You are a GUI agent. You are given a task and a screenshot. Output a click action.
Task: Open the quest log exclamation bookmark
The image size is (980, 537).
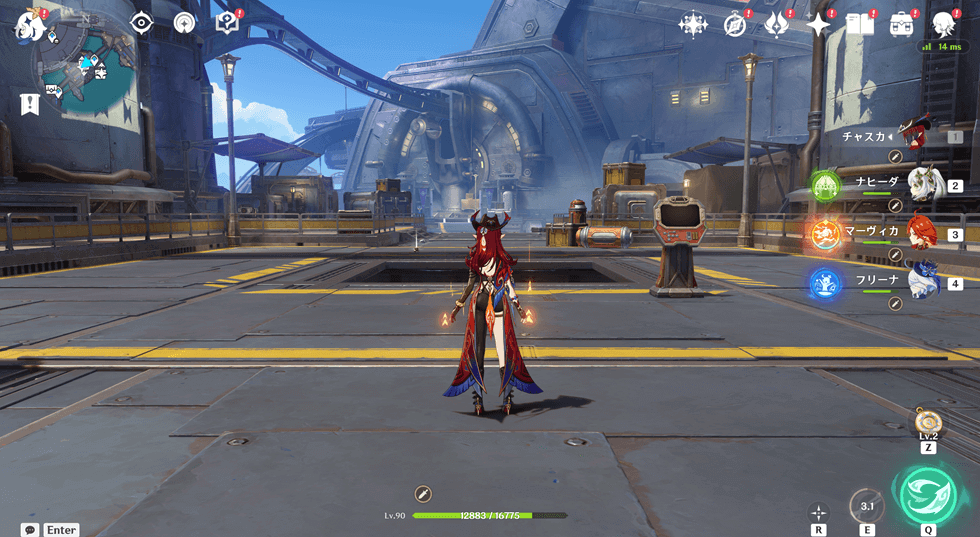(29, 104)
